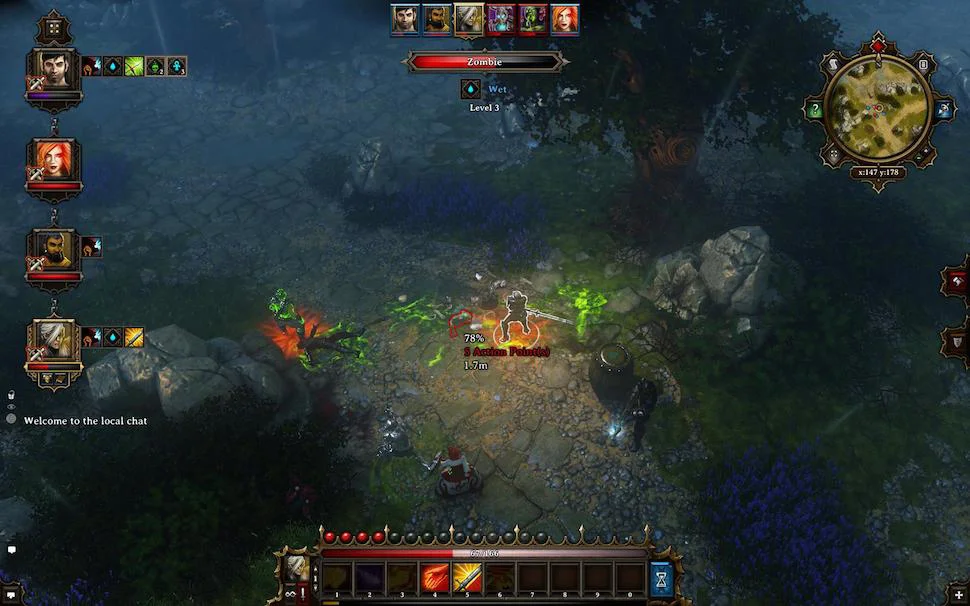
Task: Click the dice icon above party portraits
Action: pyautogui.click(x=53, y=27)
